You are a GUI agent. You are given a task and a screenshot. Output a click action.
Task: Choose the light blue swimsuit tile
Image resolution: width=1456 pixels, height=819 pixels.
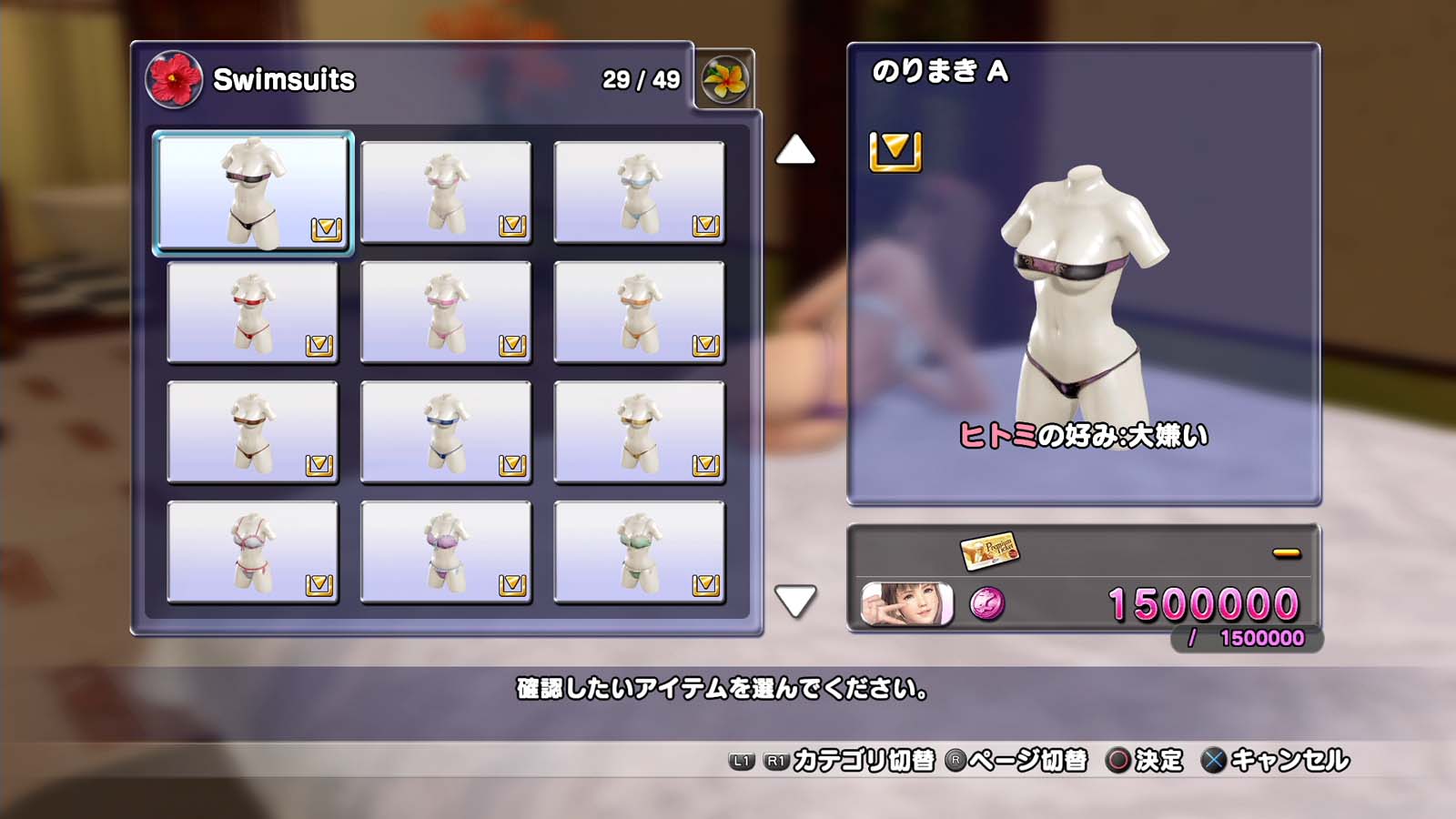click(639, 192)
